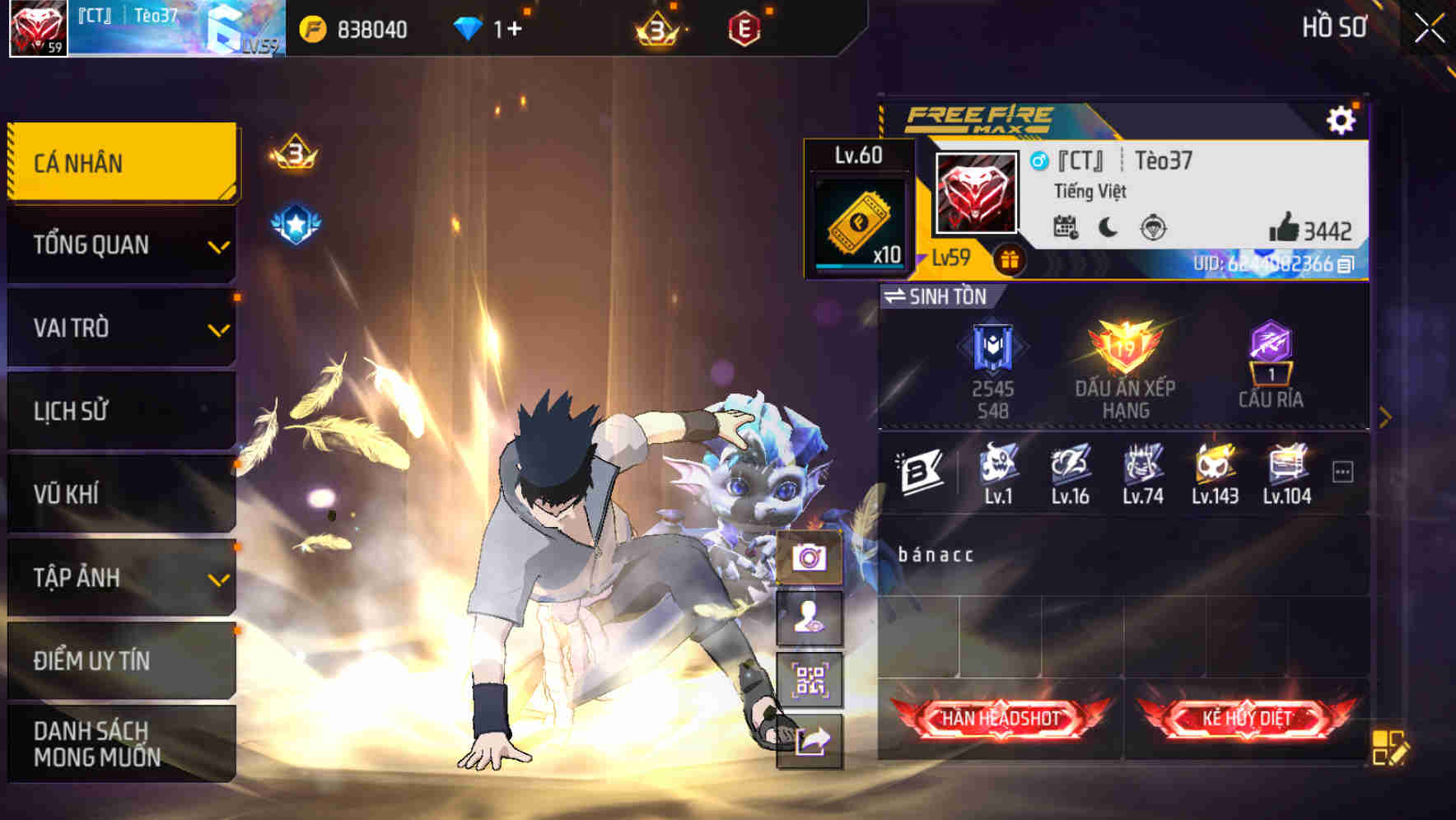Screen dimensions: 1456x820
Task: Open the QR code icon
Action: (x=811, y=679)
